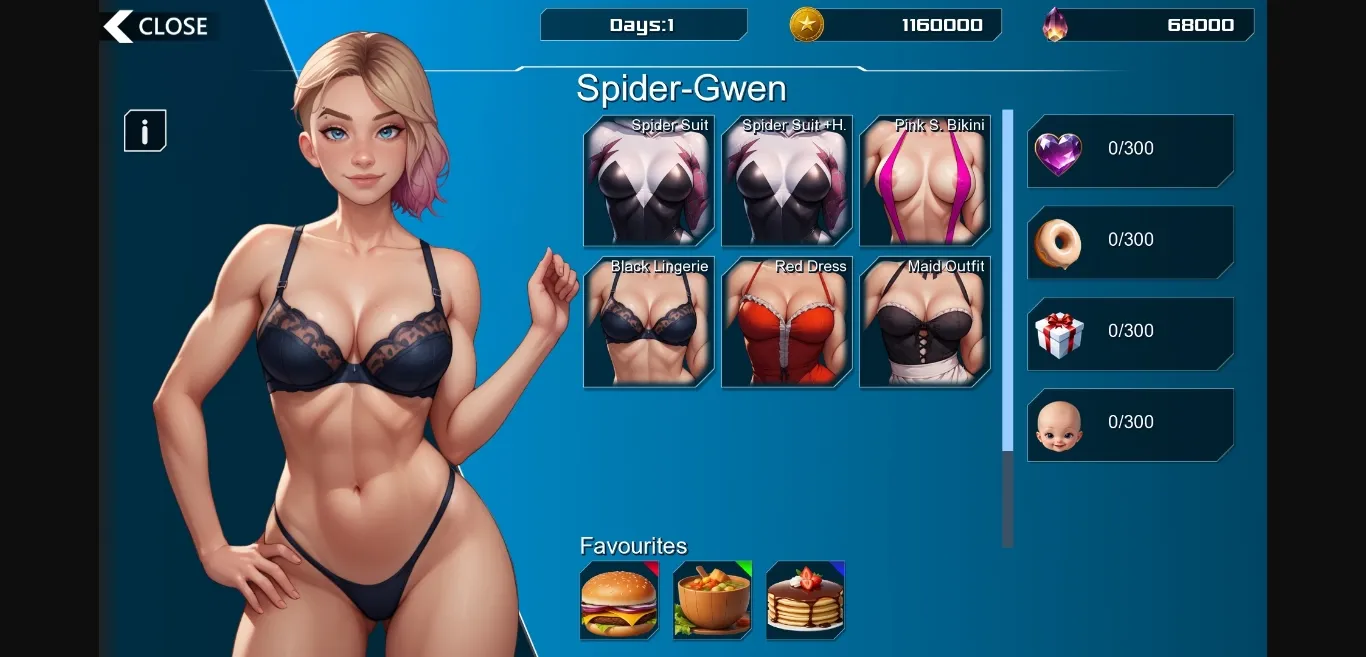Pick the pancakes favourite food
Viewport: 1366px width, 657px height.
click(x=805, y=600)
